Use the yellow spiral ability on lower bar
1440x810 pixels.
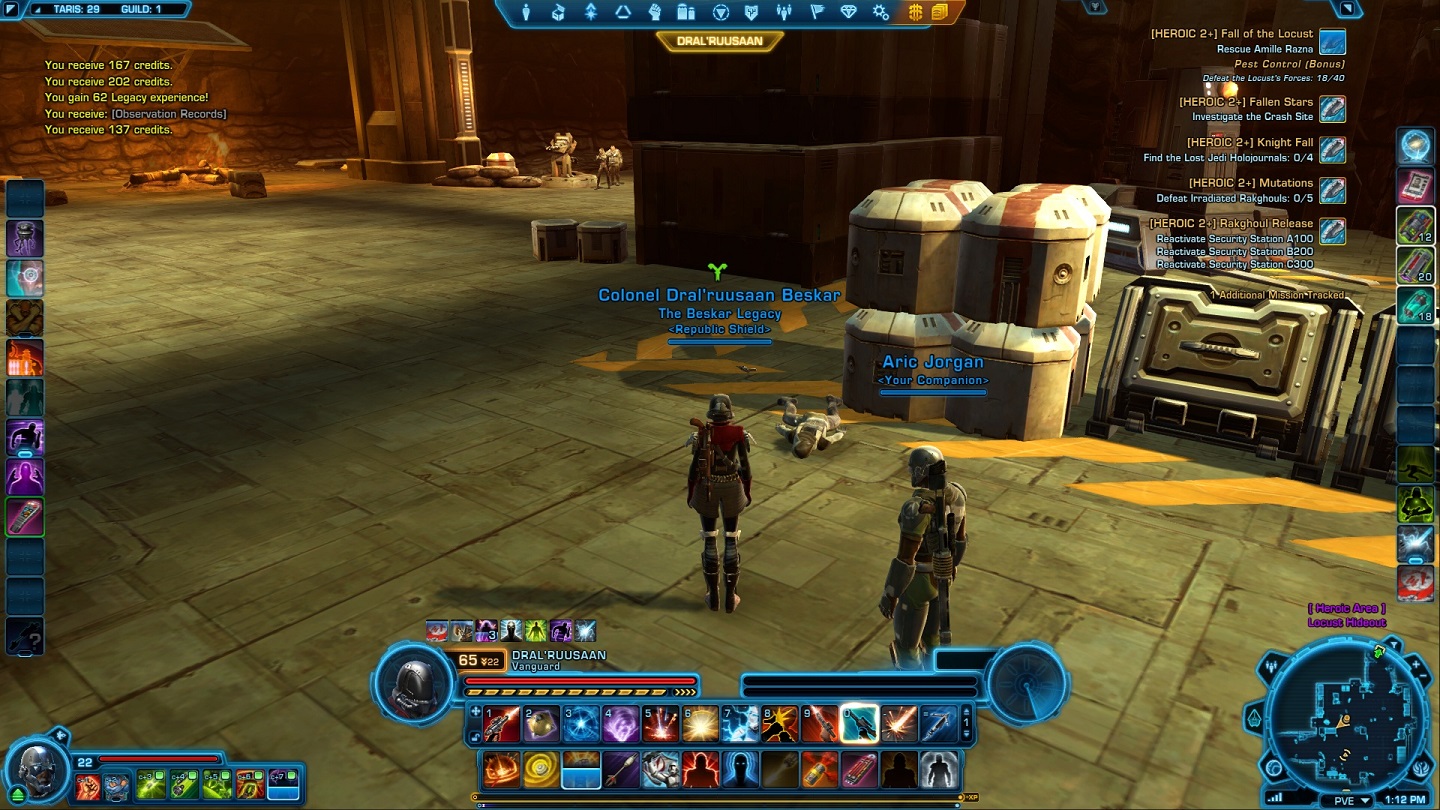coord(541,770)
